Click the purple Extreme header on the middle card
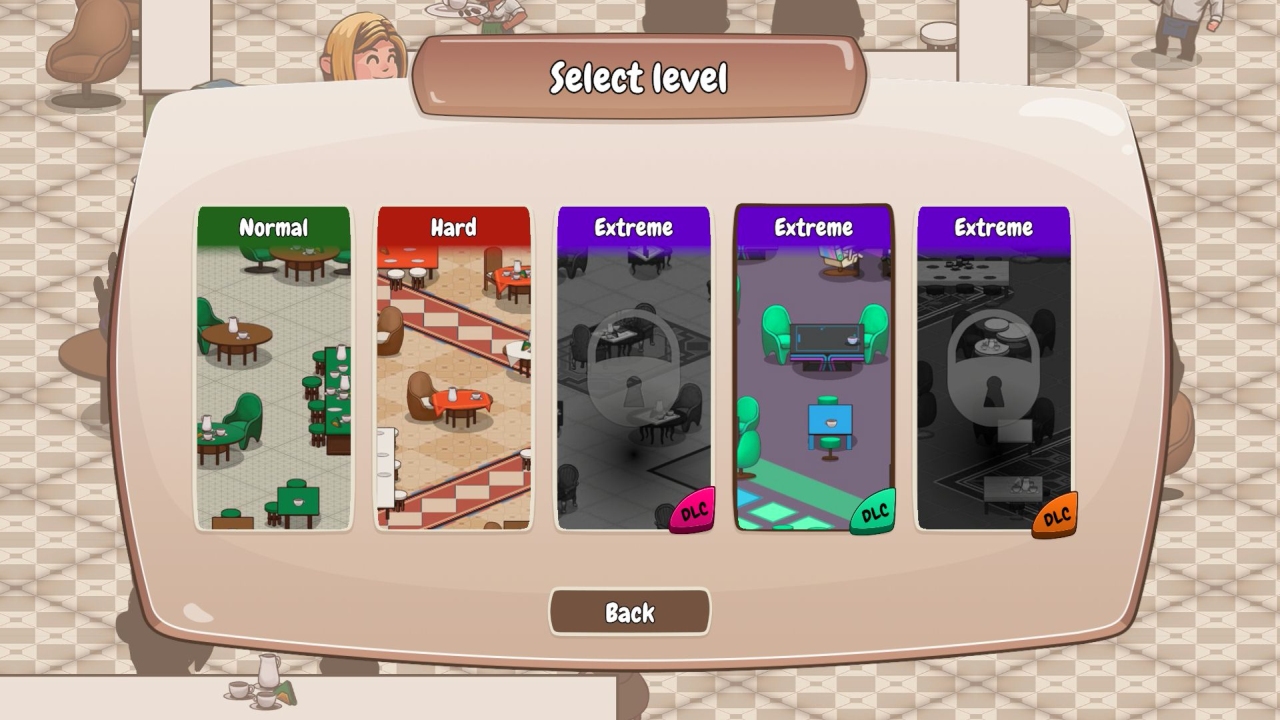1280x720 pixels. [812, 228]
